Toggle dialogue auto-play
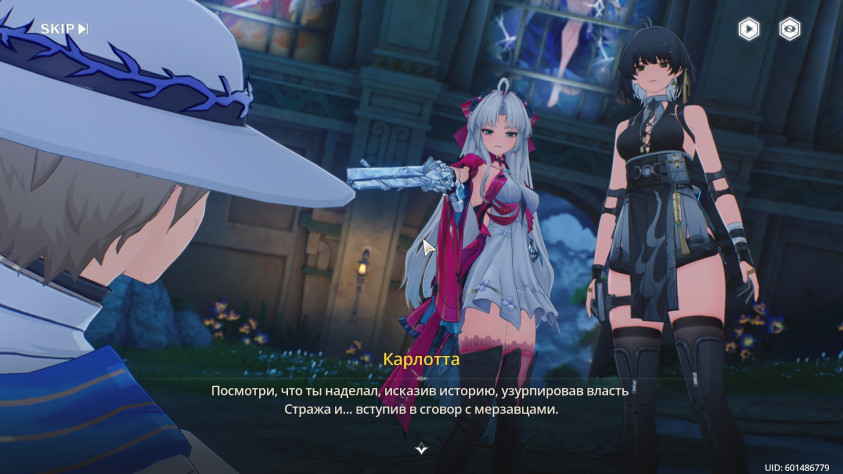 [x=748, y=29]
